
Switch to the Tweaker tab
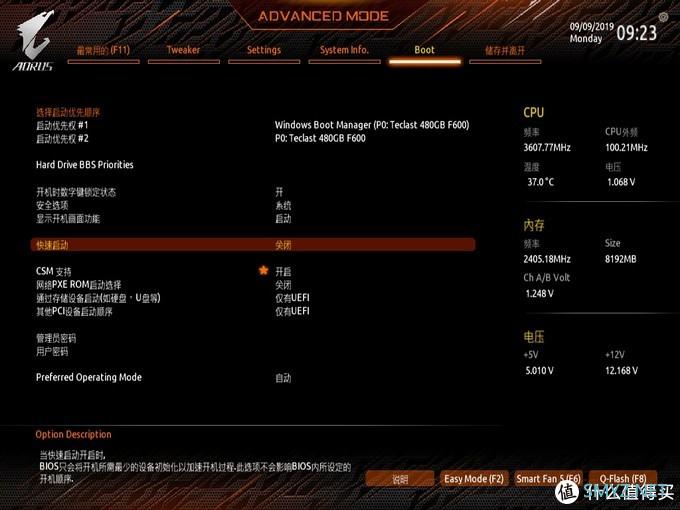183,50
